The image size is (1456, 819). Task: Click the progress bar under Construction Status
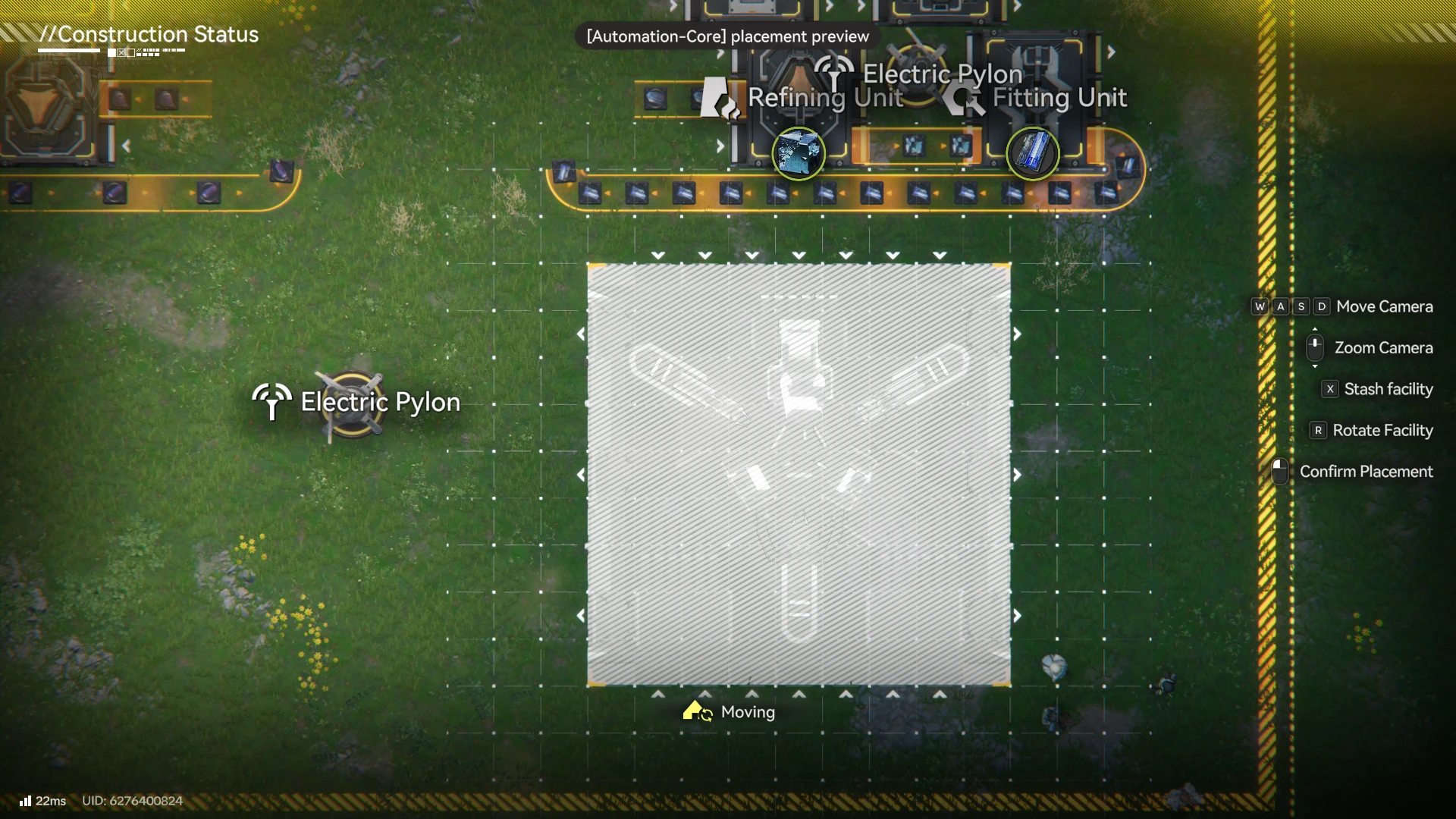click(69, 51)
